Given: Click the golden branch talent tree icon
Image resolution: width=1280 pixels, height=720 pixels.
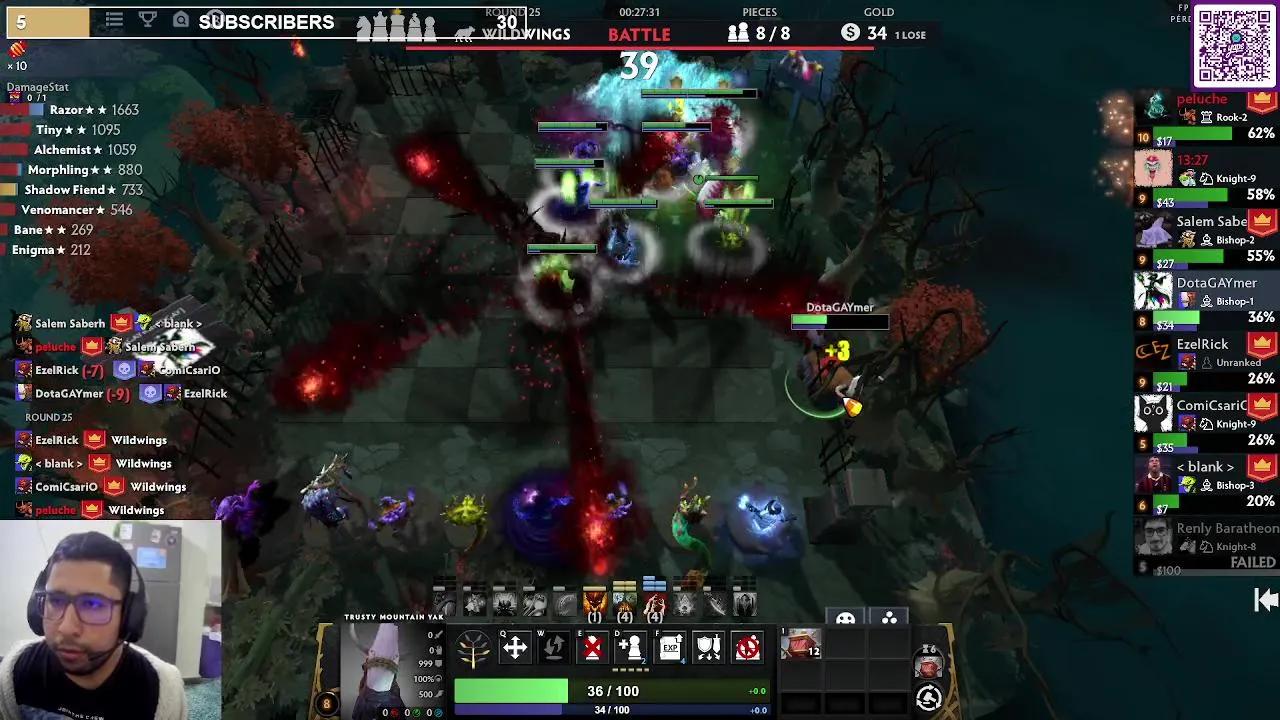Looking at the screenshot, I should click(x=474, y=650).
